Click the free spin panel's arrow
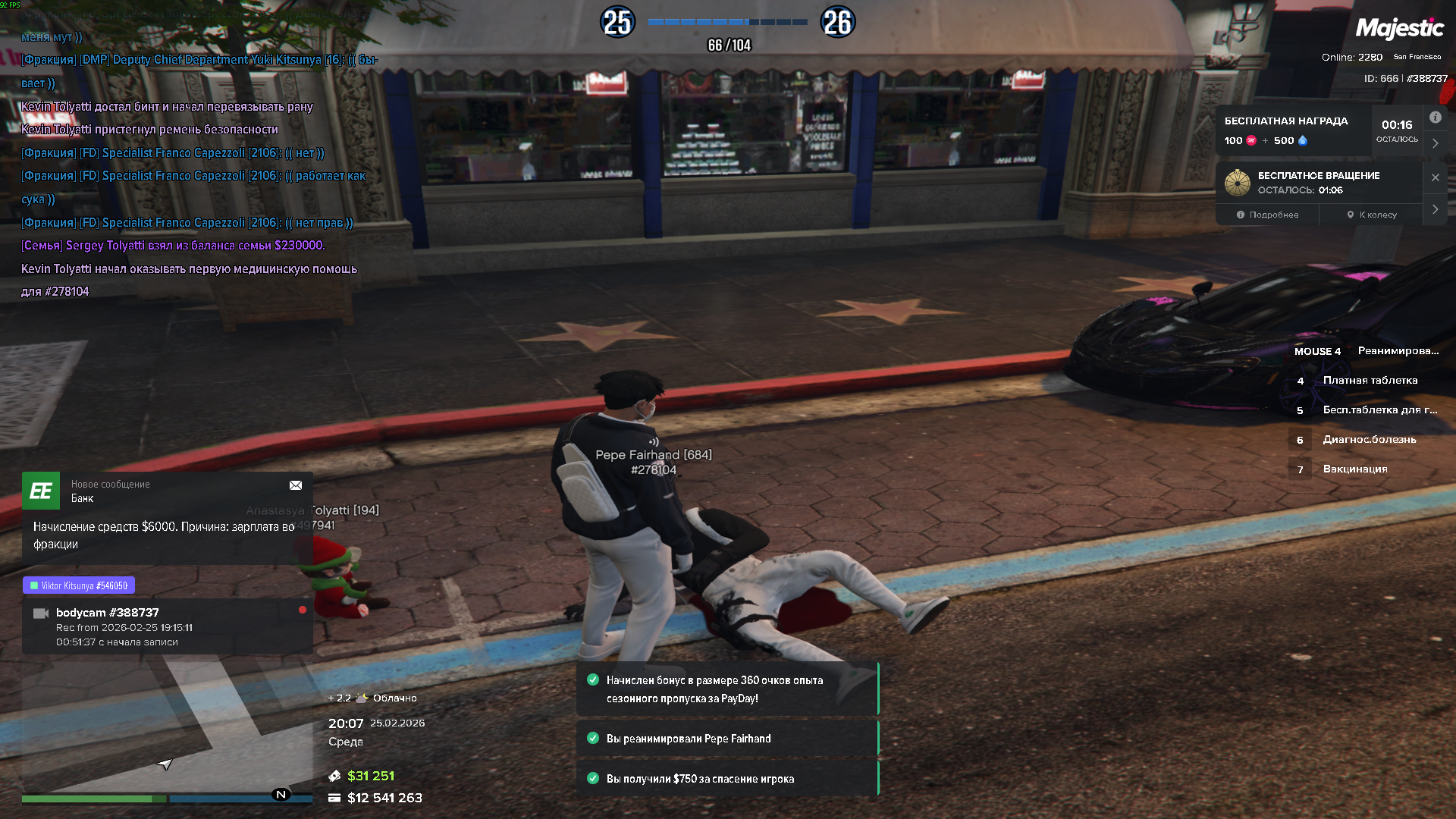The height and width of the screenshot is (819, 1456). pyautogui.click(x=1435, y=209)
